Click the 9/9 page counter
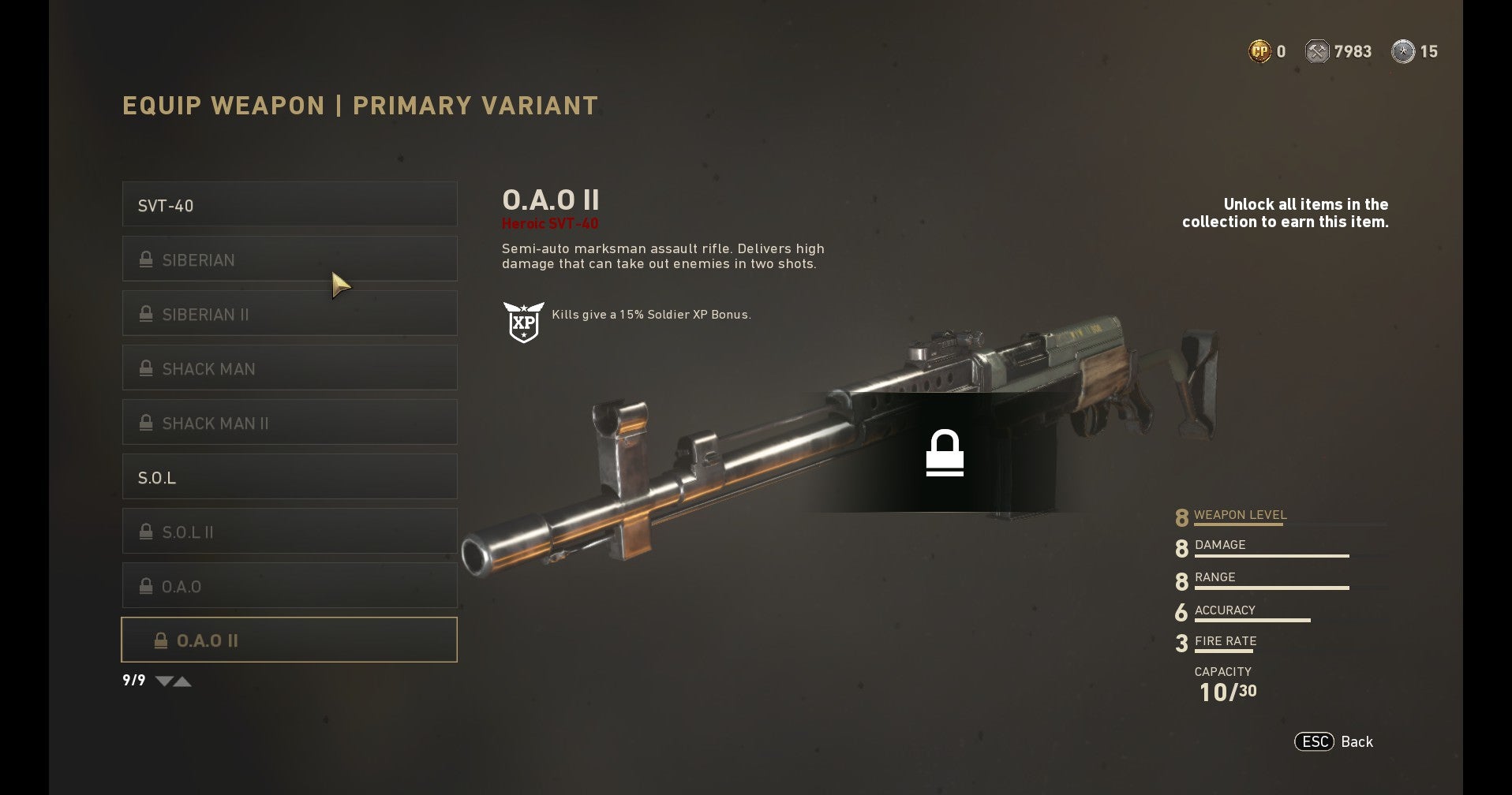Screen dimensions: 1512x795 [x=133, y=679]
